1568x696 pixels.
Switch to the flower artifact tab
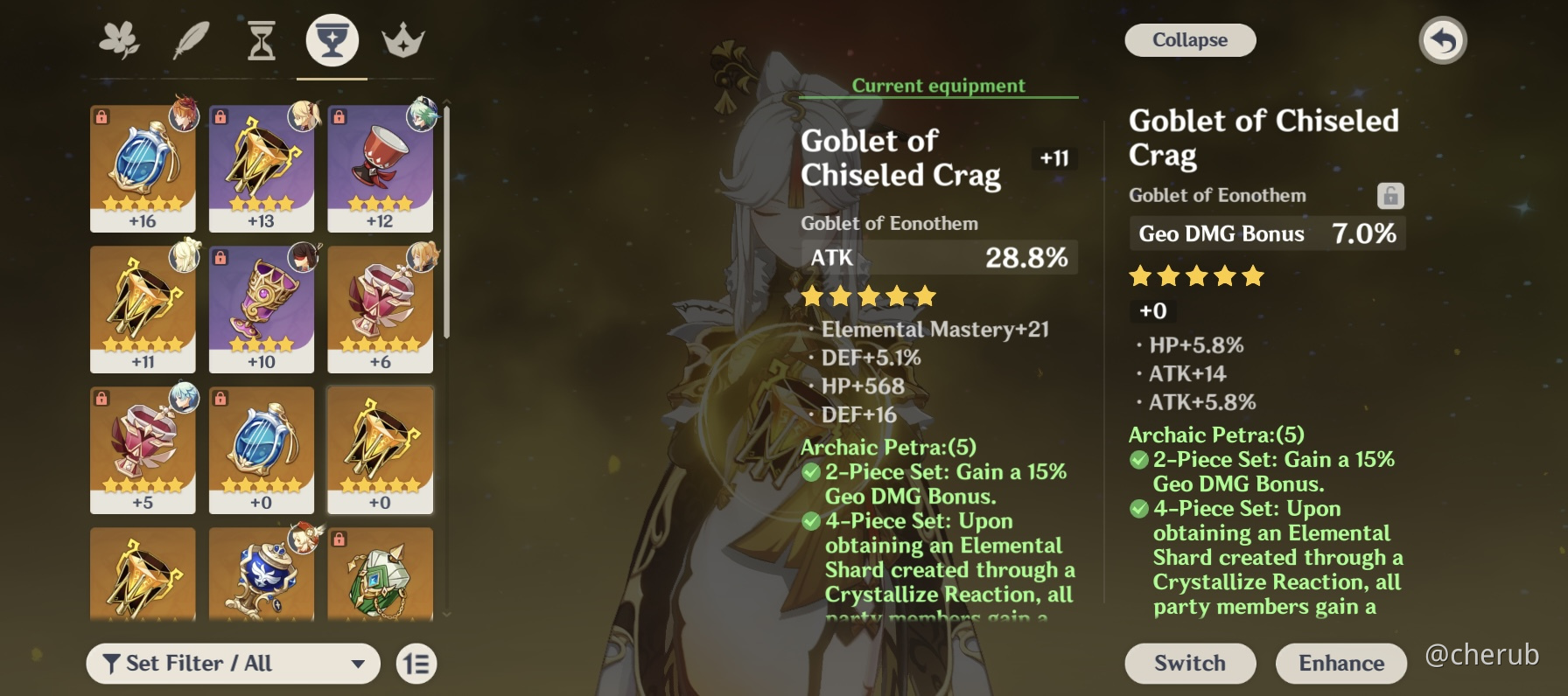119,41
